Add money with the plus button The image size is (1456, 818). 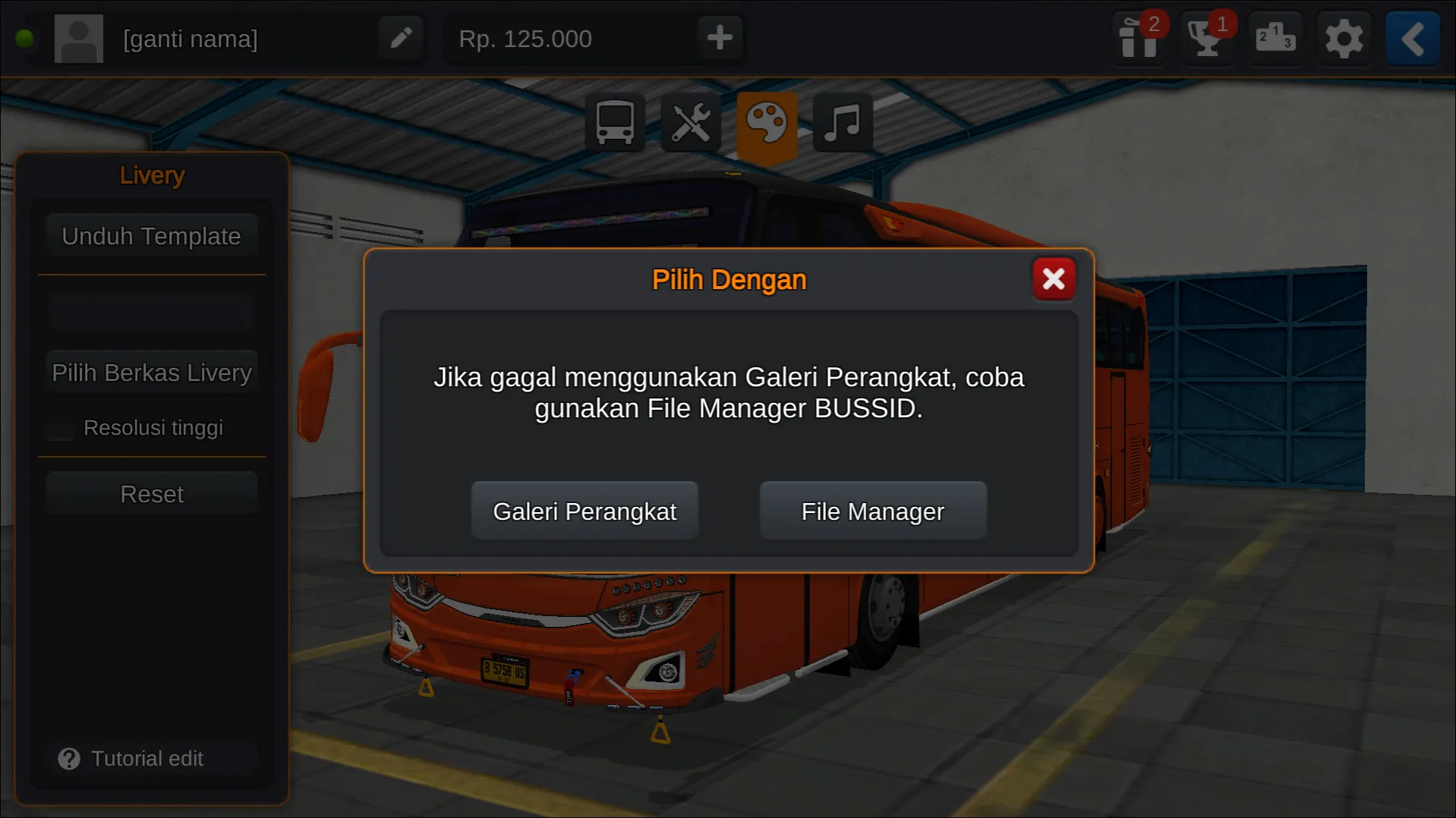click(718, 38)
